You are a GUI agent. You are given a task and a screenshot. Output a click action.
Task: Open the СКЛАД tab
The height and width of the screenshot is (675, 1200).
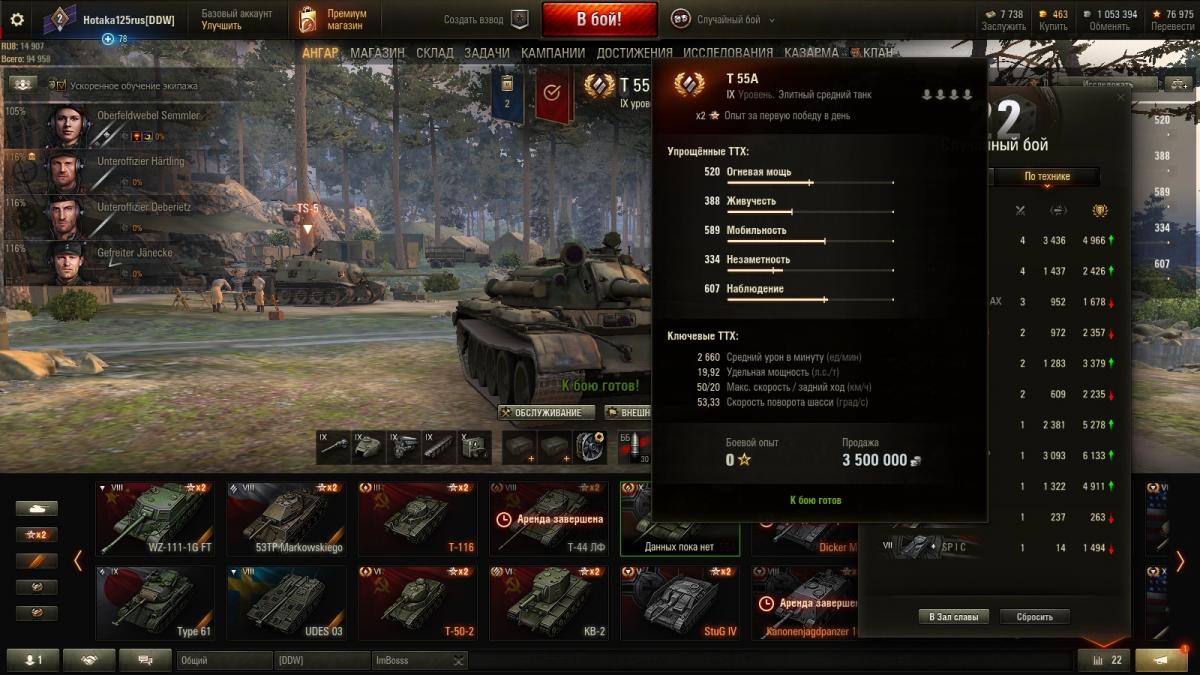pyautogui.click(x=435, y=53)
